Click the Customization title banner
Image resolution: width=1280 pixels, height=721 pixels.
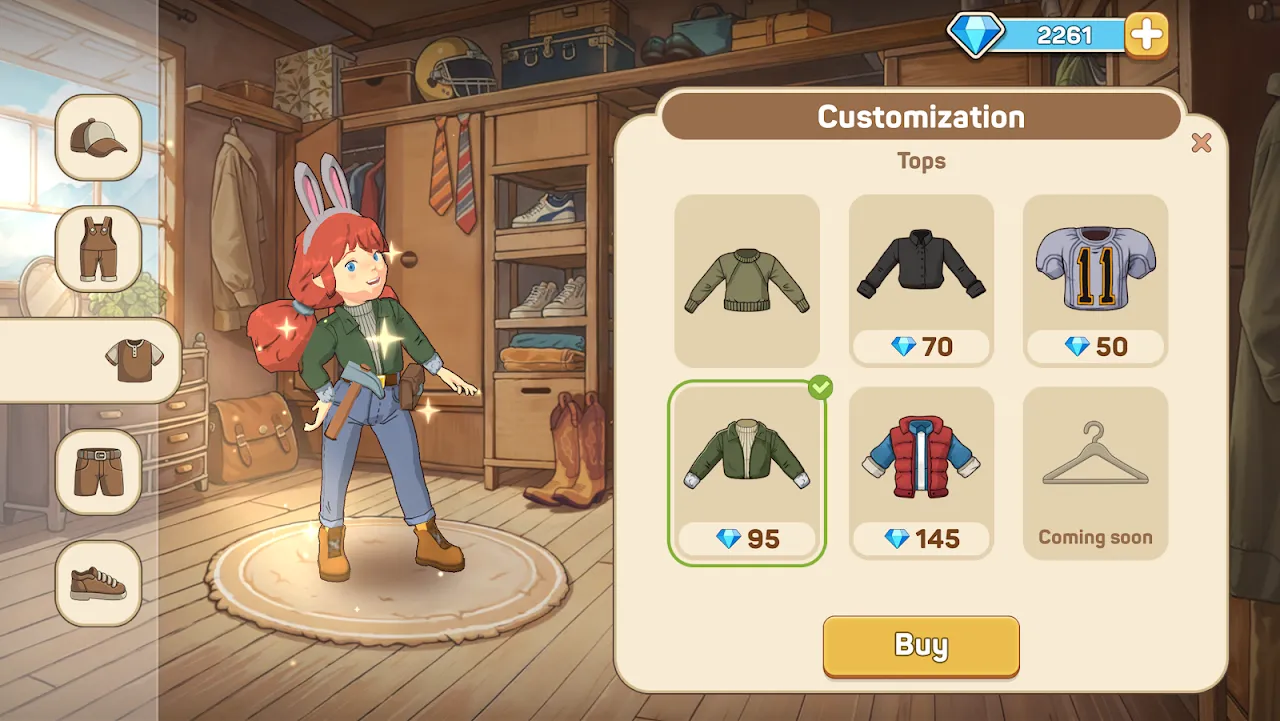(x=920, y=116)
